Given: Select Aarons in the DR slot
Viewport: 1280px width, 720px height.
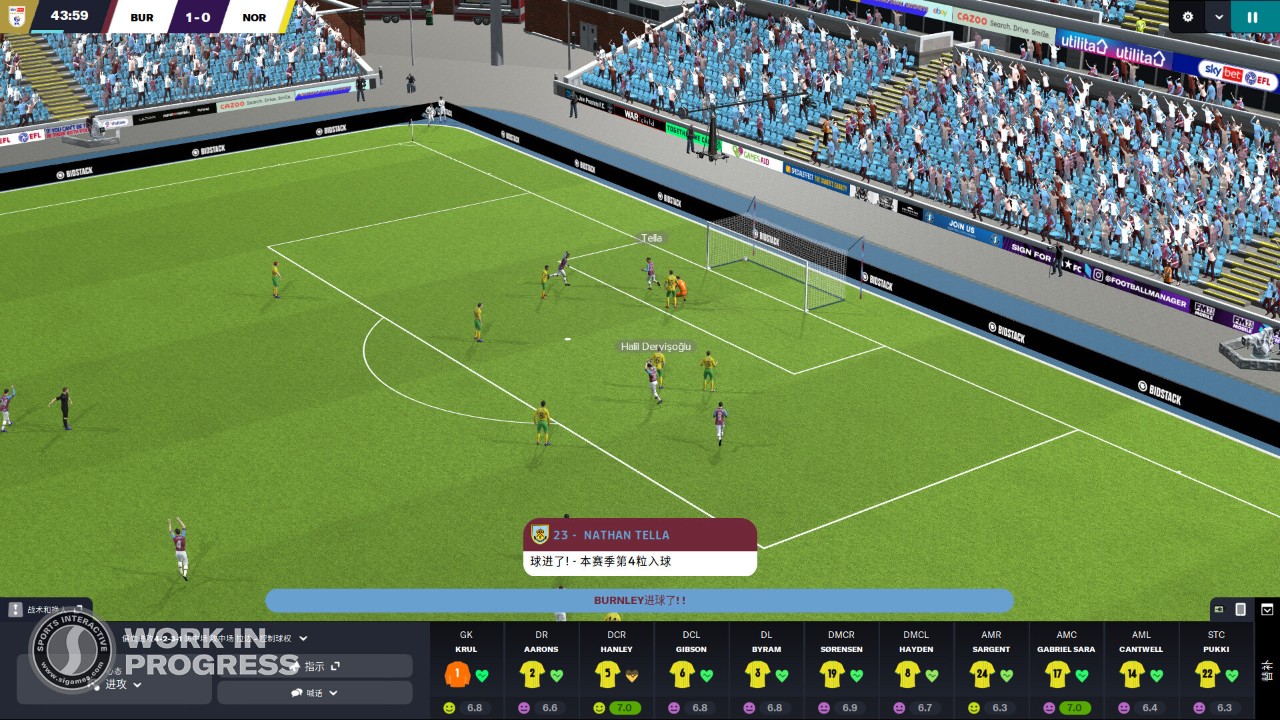Looking at the screenshot, I should pyautogui.click(x=541, y=671).
